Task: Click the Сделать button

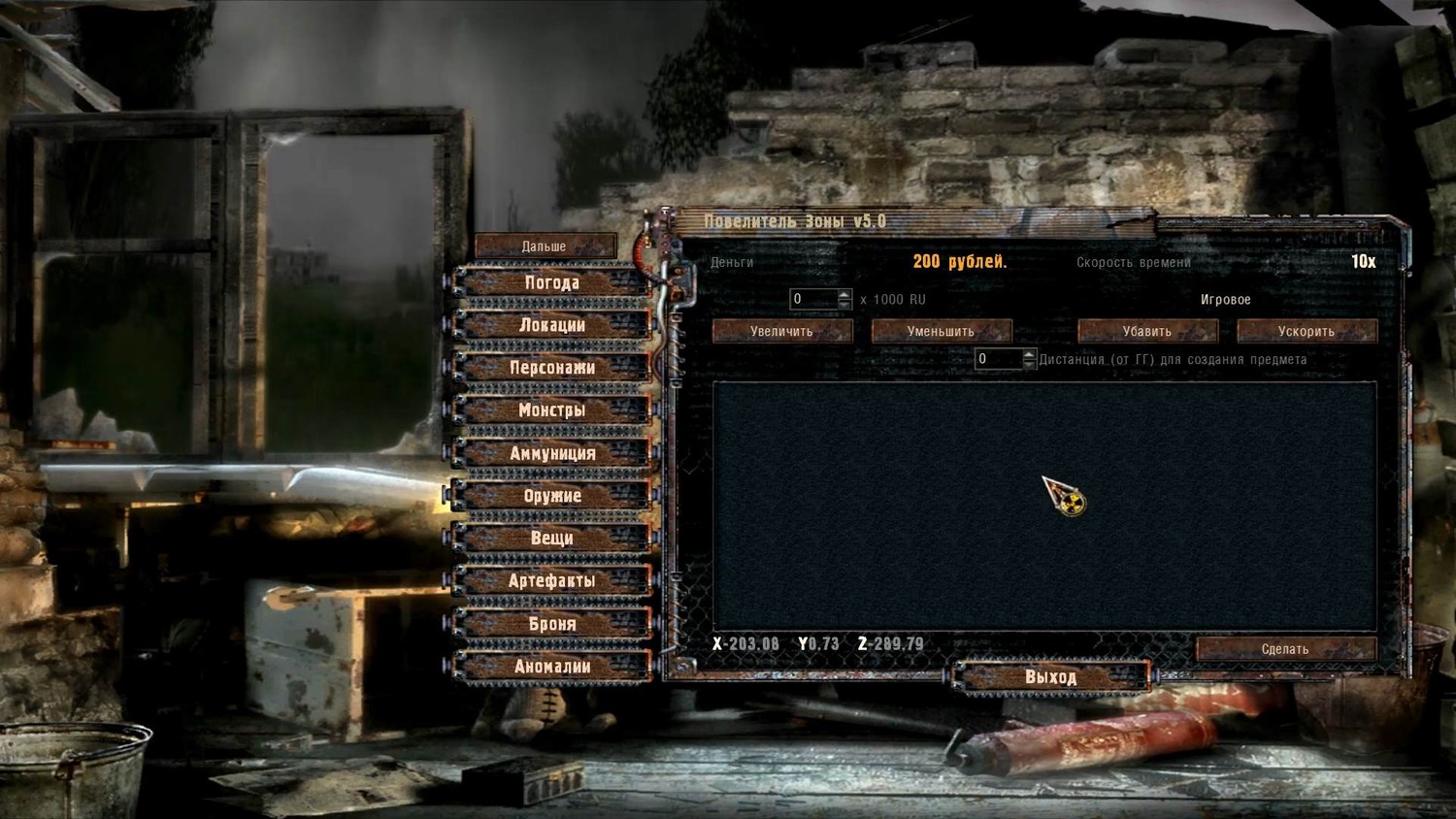Action: [1285, 649]
